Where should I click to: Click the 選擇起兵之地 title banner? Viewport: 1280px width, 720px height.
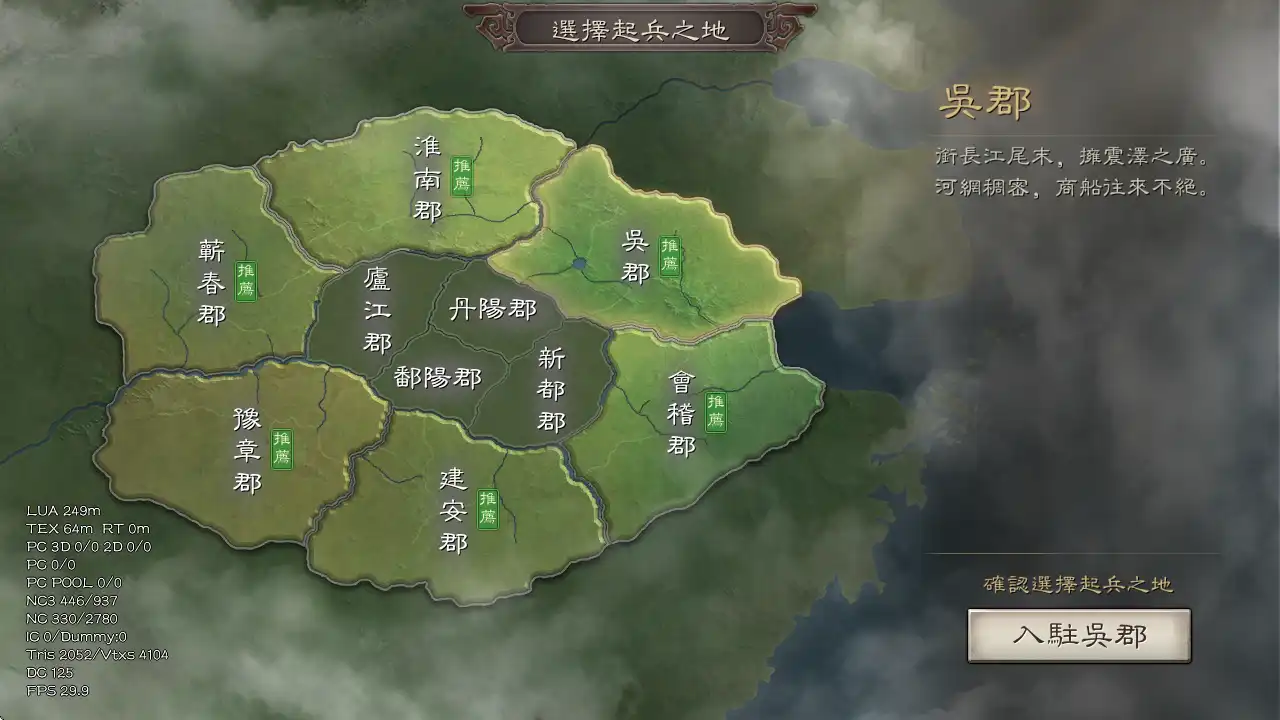click(x=639, y=29)
